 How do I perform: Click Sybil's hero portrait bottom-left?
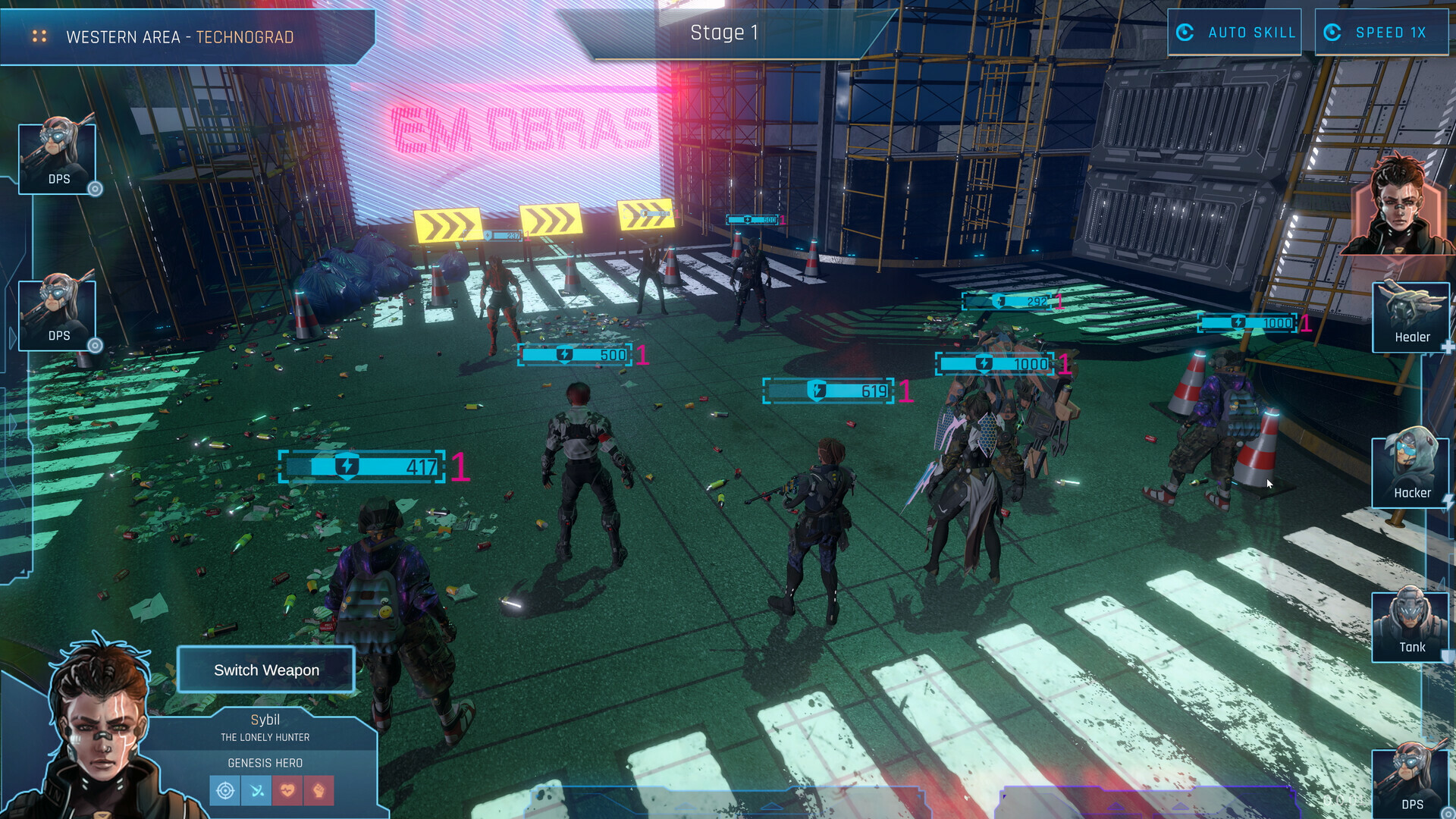point(95,728)
